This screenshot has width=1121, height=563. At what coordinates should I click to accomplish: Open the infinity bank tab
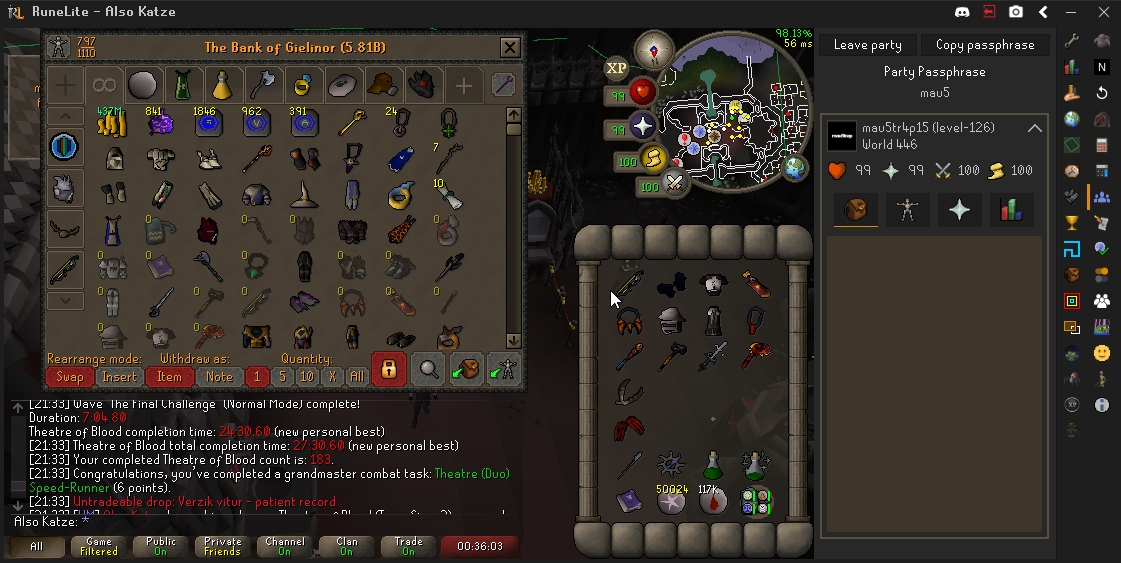point(103,85)
